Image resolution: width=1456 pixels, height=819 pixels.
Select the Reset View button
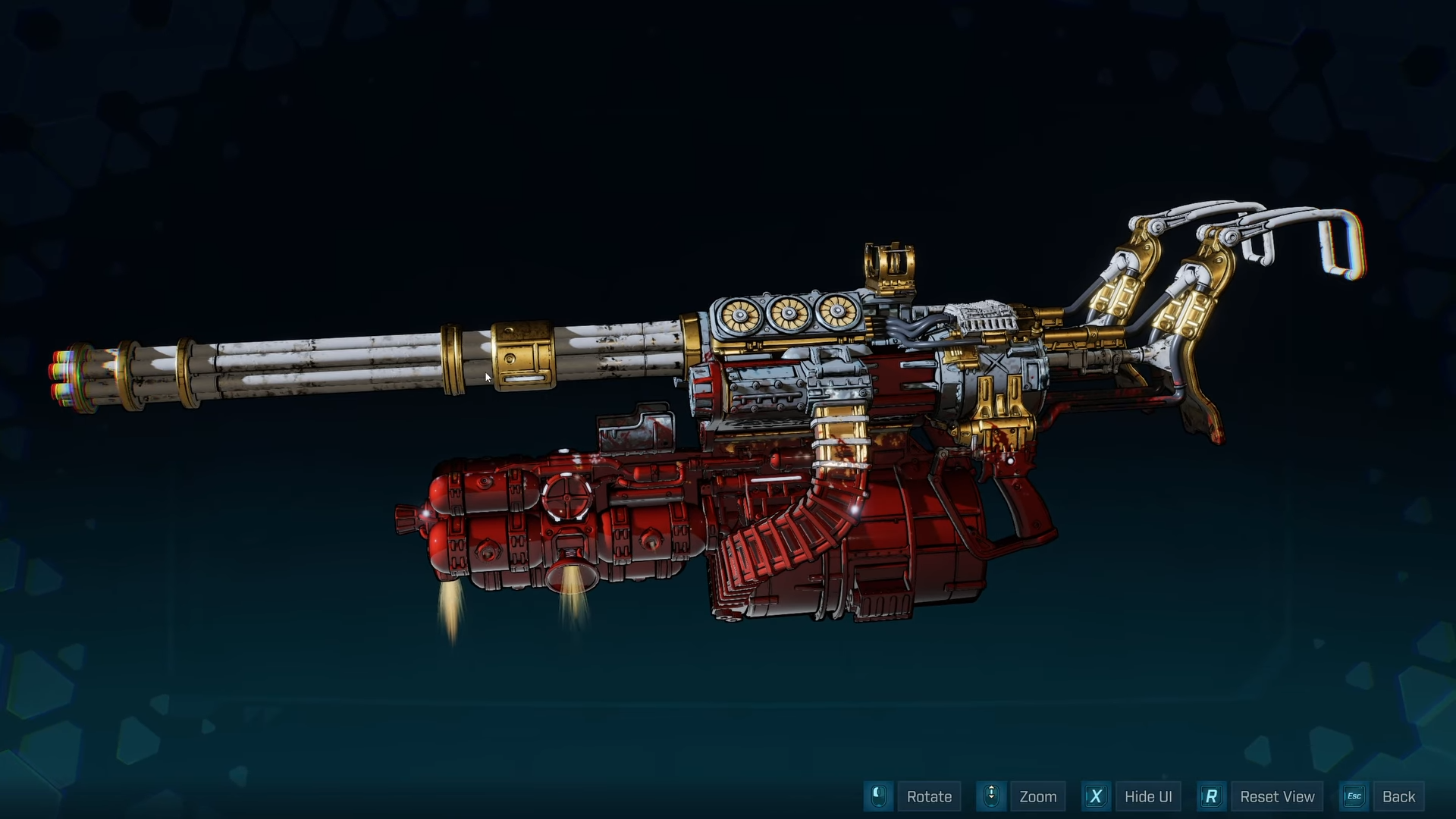(1277, 796)
